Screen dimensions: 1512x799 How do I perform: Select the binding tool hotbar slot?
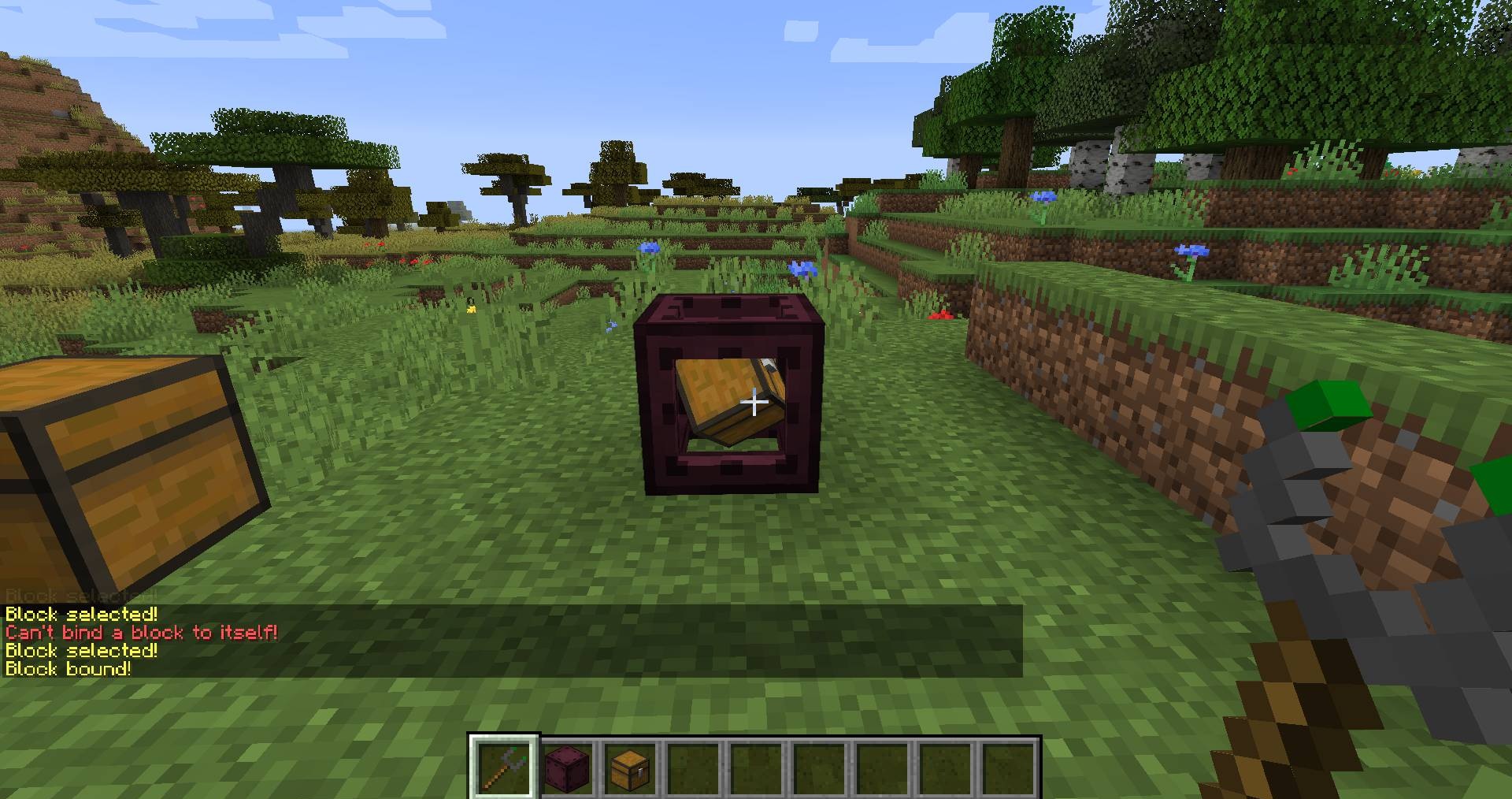tap(503, 768)
